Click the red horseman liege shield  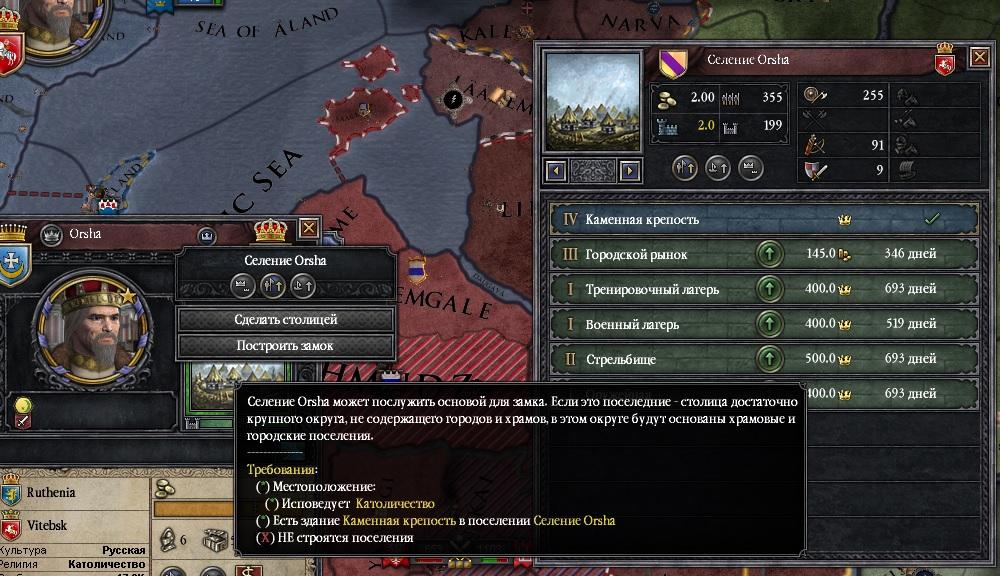944,65
